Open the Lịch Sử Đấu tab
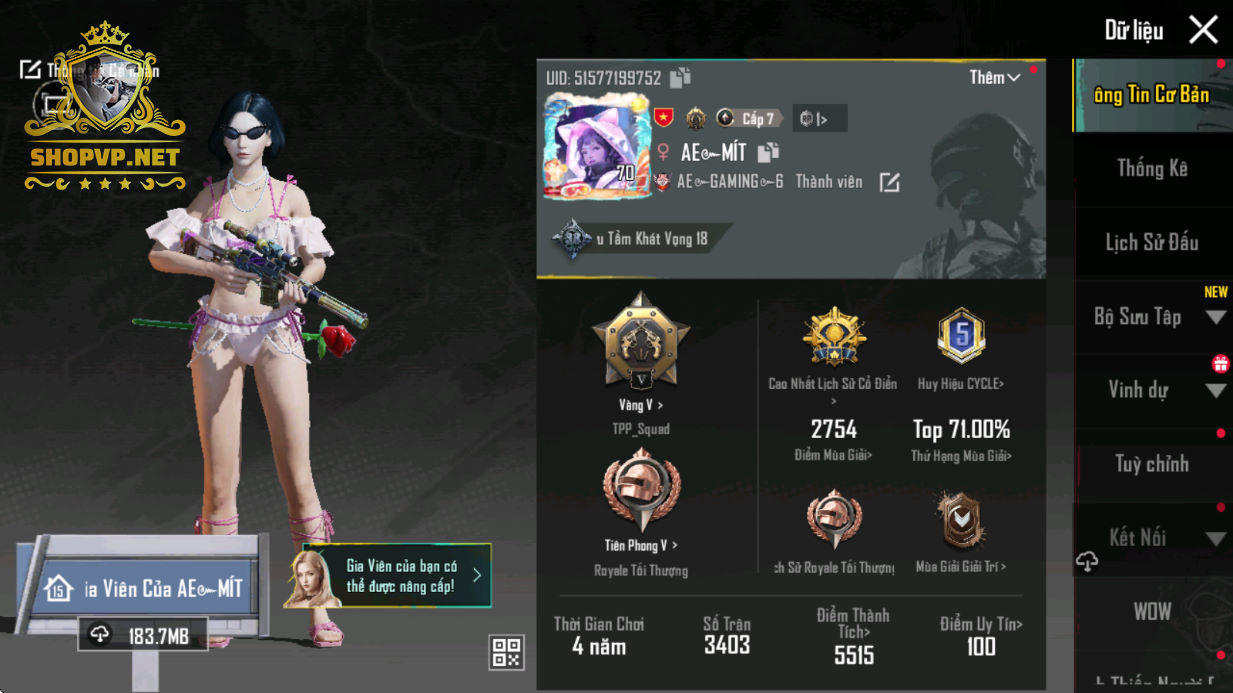1233x693 pixels. click(x=1152, y=243)
